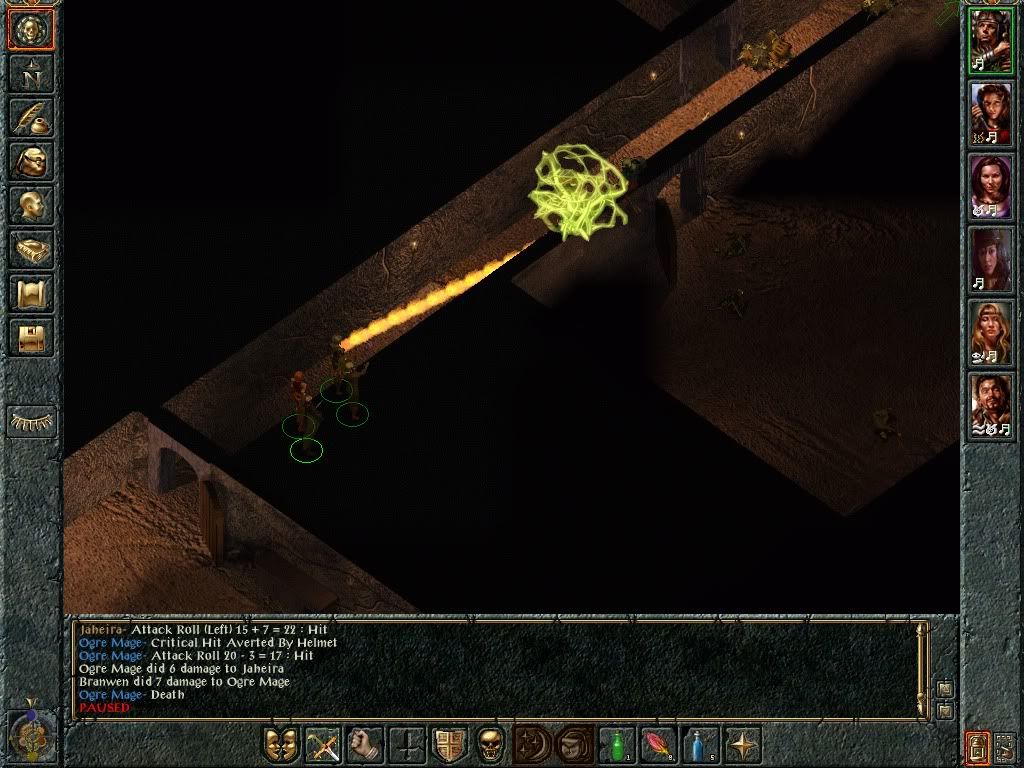Use the green potion quick item
The image size is (1024, 768).
point(617,745)
